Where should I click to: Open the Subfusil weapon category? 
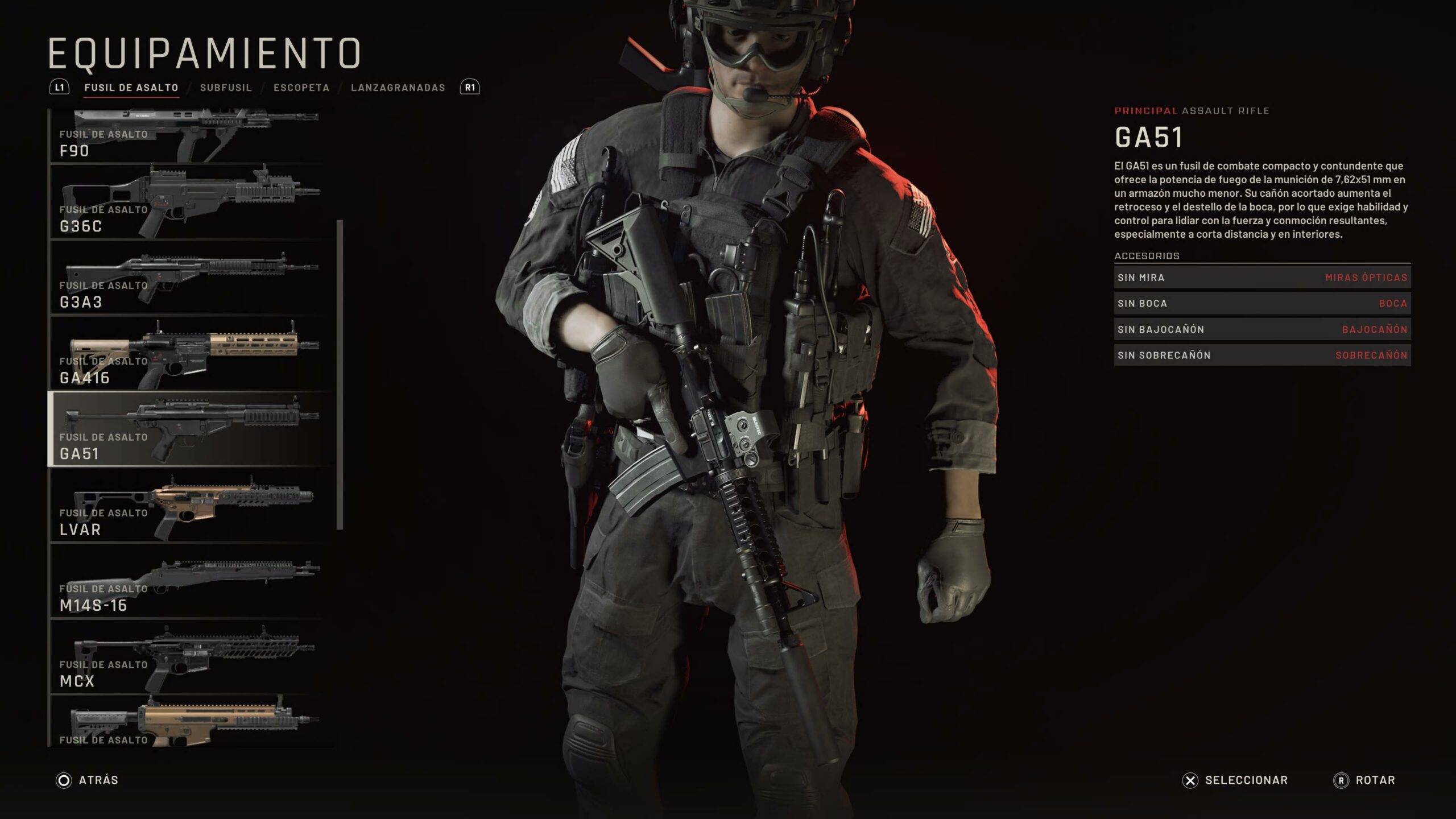point(226,88)
